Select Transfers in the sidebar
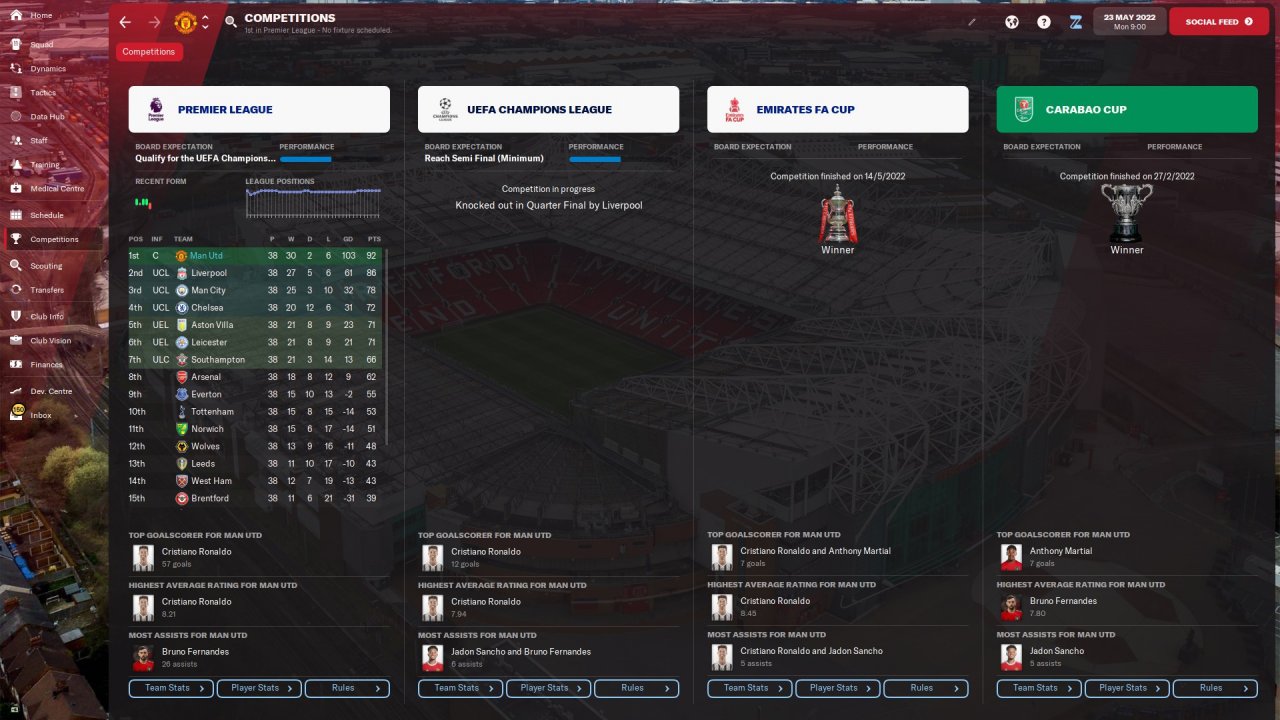 [x=47, y=290]
